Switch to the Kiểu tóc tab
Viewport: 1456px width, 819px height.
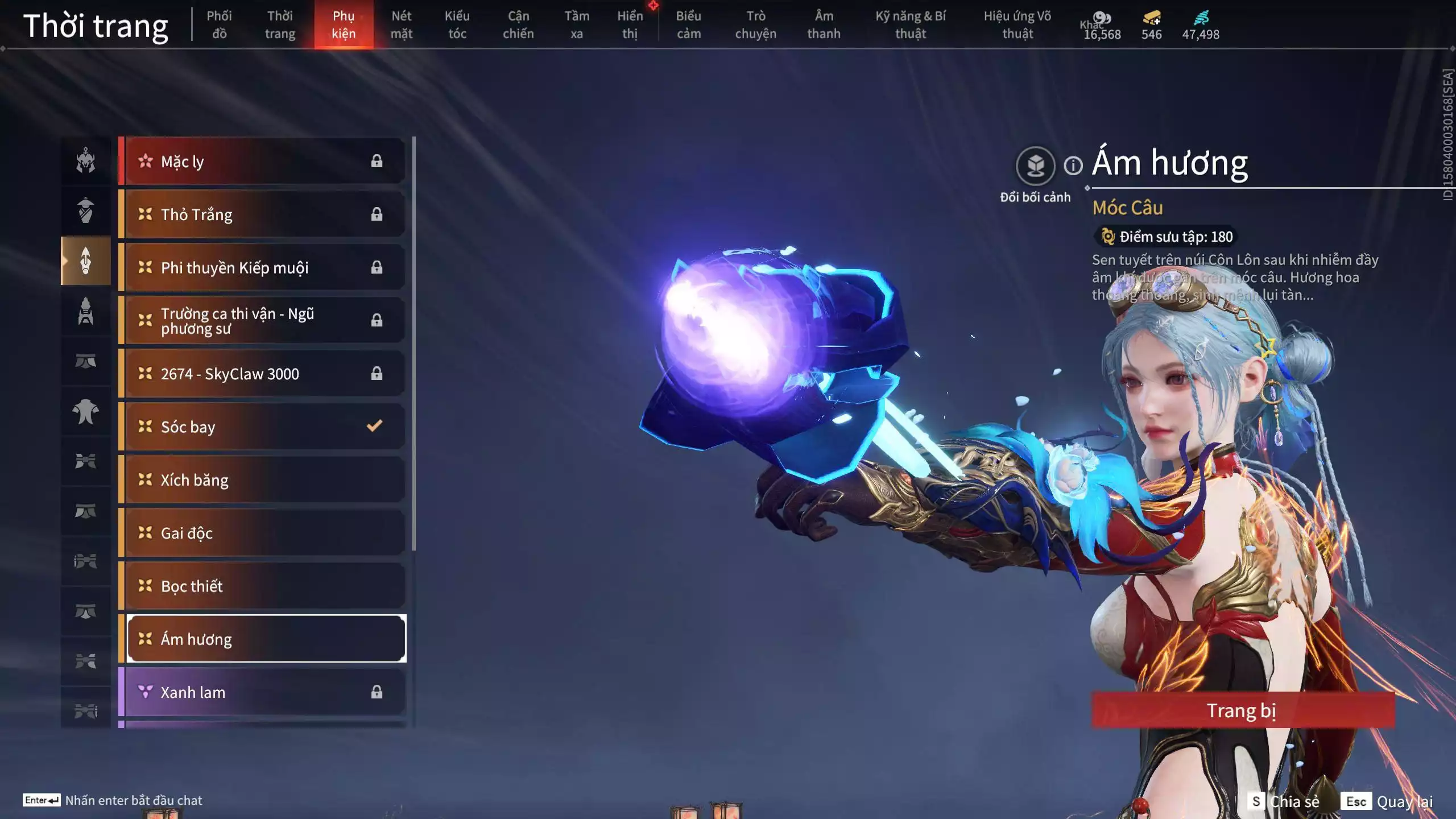pyautogui.click(x=457, y=24)
